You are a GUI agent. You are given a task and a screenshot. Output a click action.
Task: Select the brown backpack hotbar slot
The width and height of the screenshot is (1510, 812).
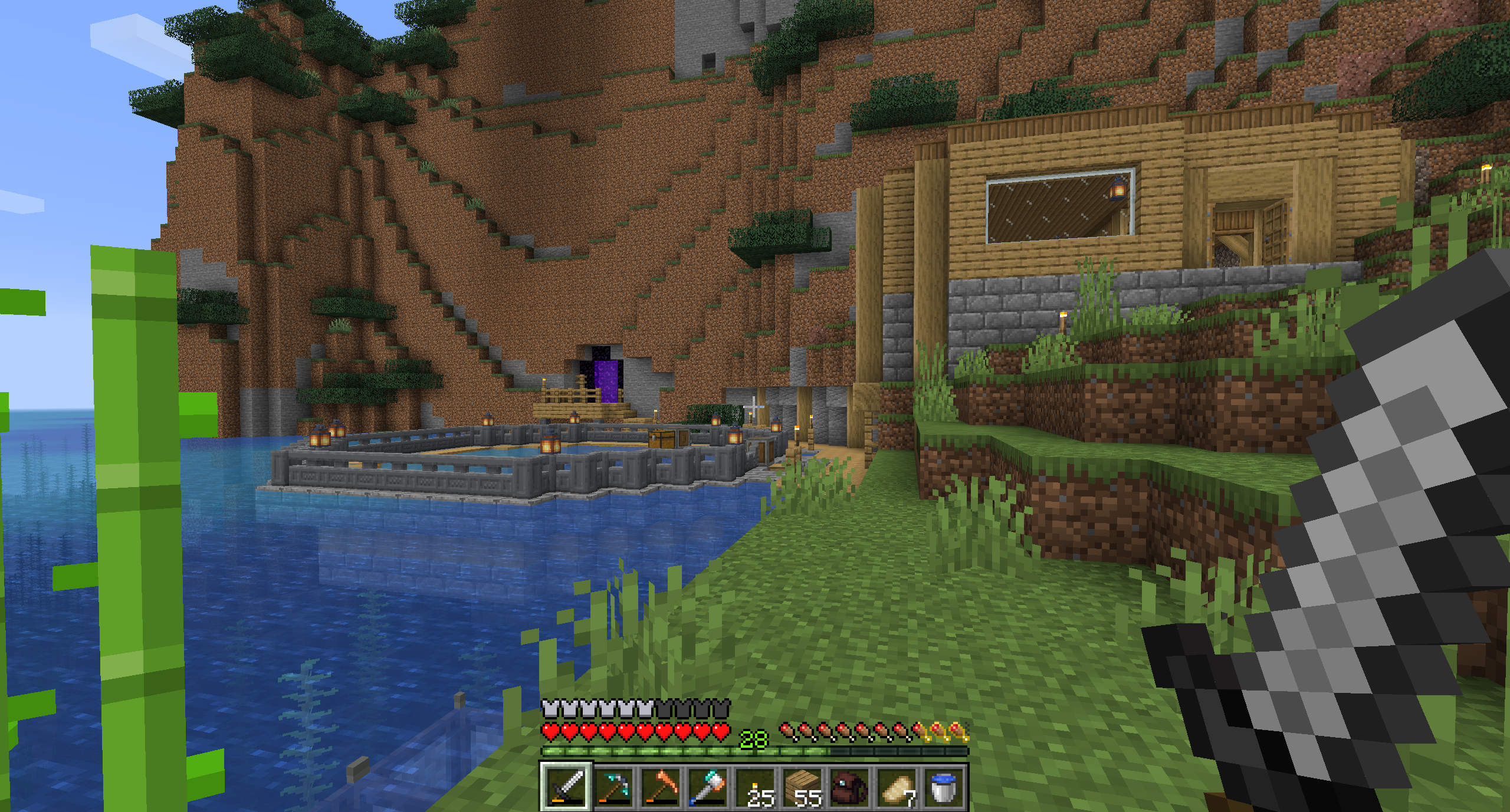[849, 786]
